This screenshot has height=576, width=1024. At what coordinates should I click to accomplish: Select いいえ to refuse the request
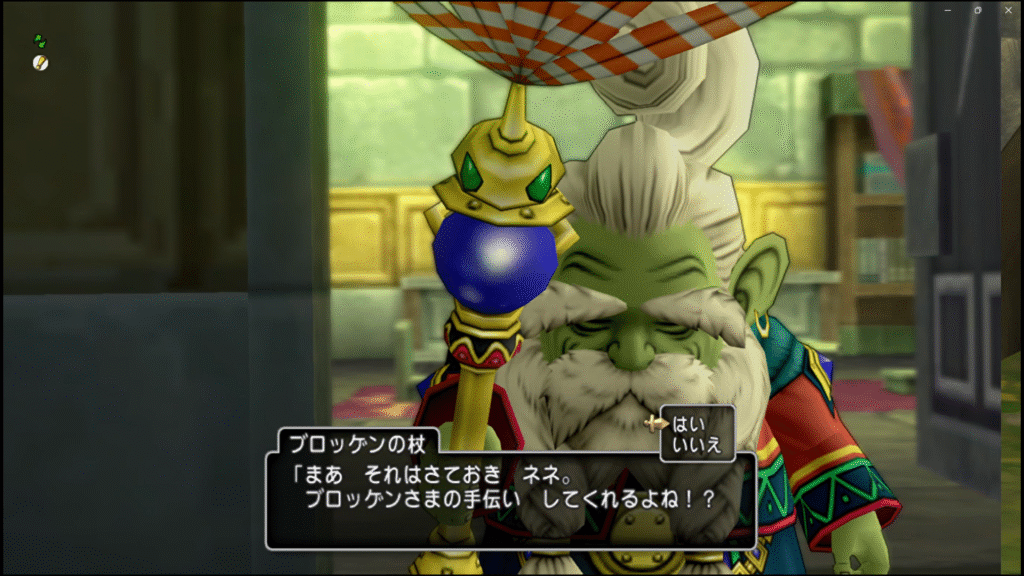point(697,445)
